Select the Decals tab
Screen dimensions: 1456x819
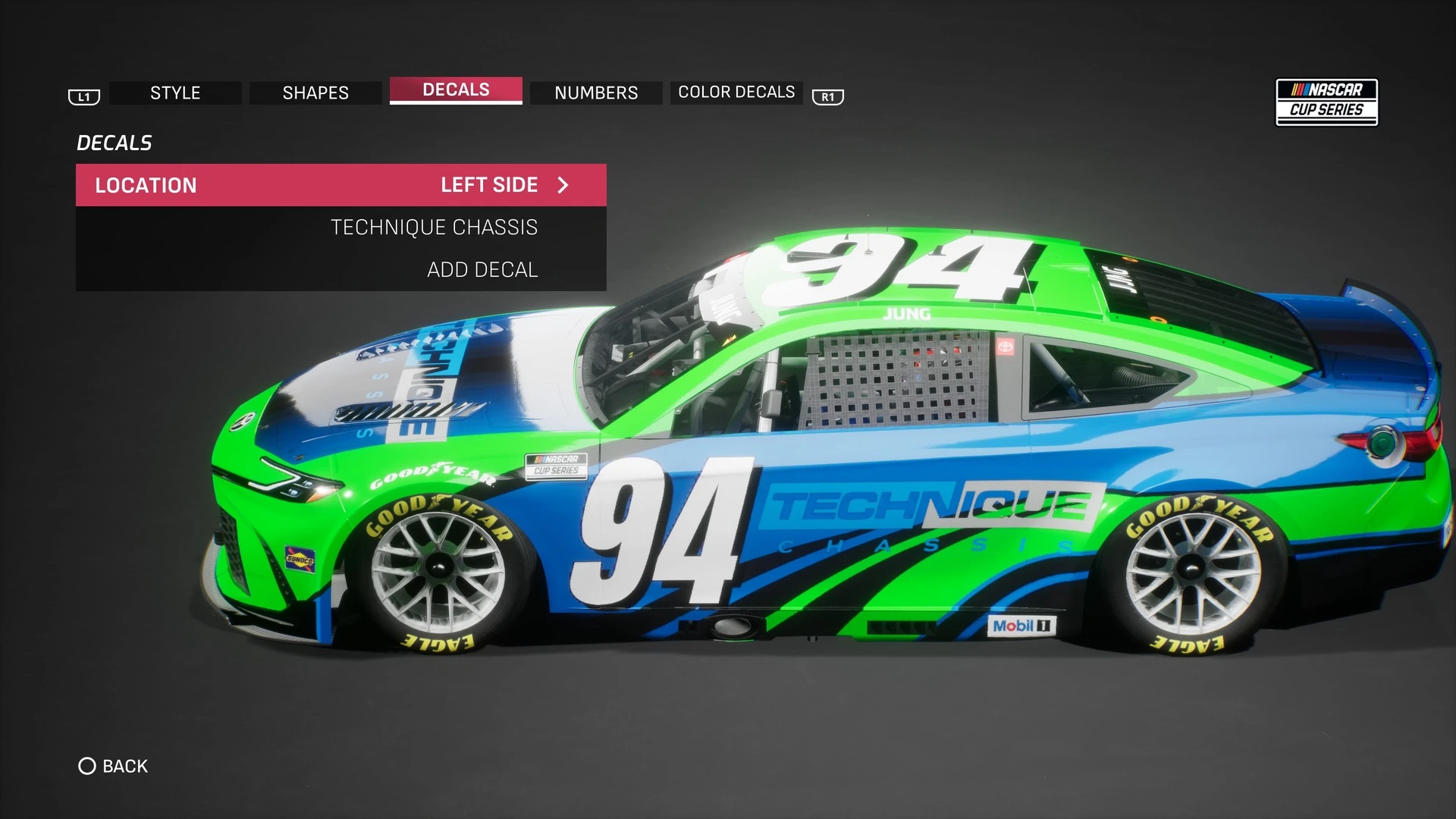coord(456,90)
